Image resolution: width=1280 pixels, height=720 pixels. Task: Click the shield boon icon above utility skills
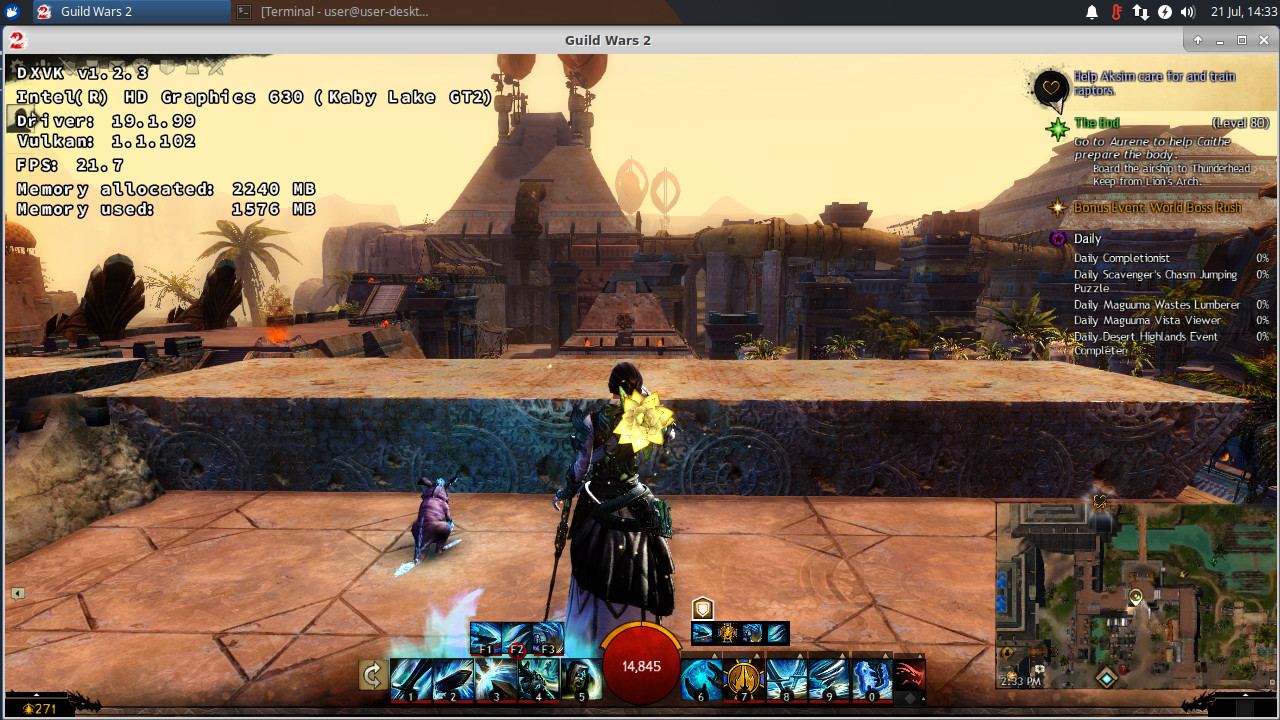(x=701, y=607)
